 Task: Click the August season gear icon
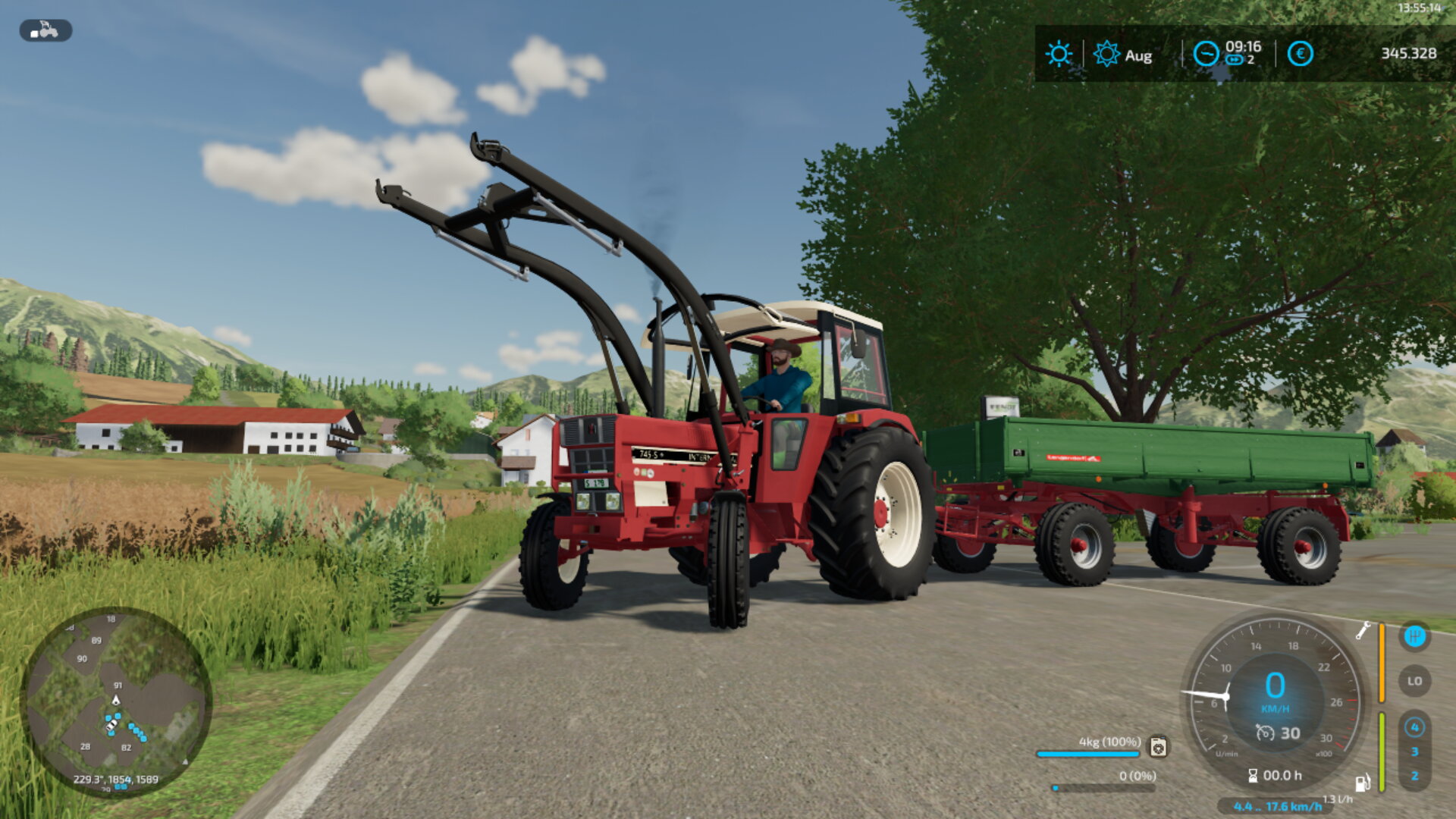1106,54
